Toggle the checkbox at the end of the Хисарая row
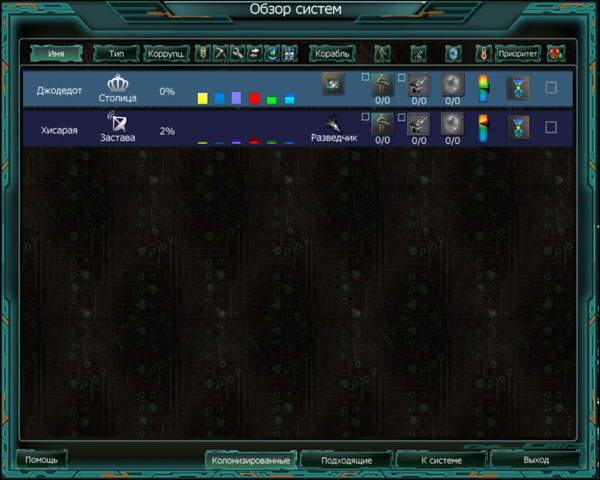Viewport: 600px width, 480px height. coord(551,128)
